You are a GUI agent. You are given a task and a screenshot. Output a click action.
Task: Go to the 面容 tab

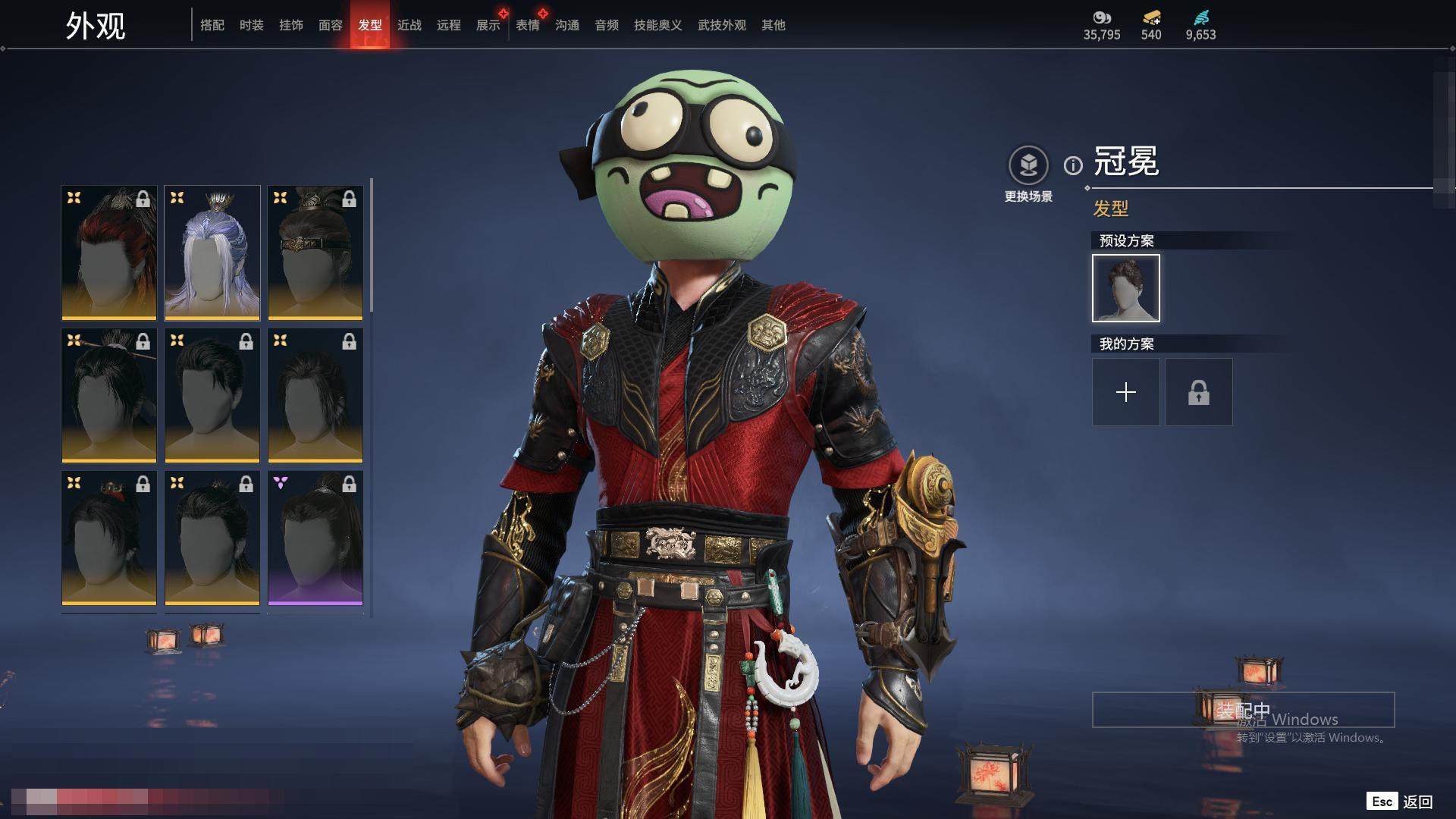331,25
